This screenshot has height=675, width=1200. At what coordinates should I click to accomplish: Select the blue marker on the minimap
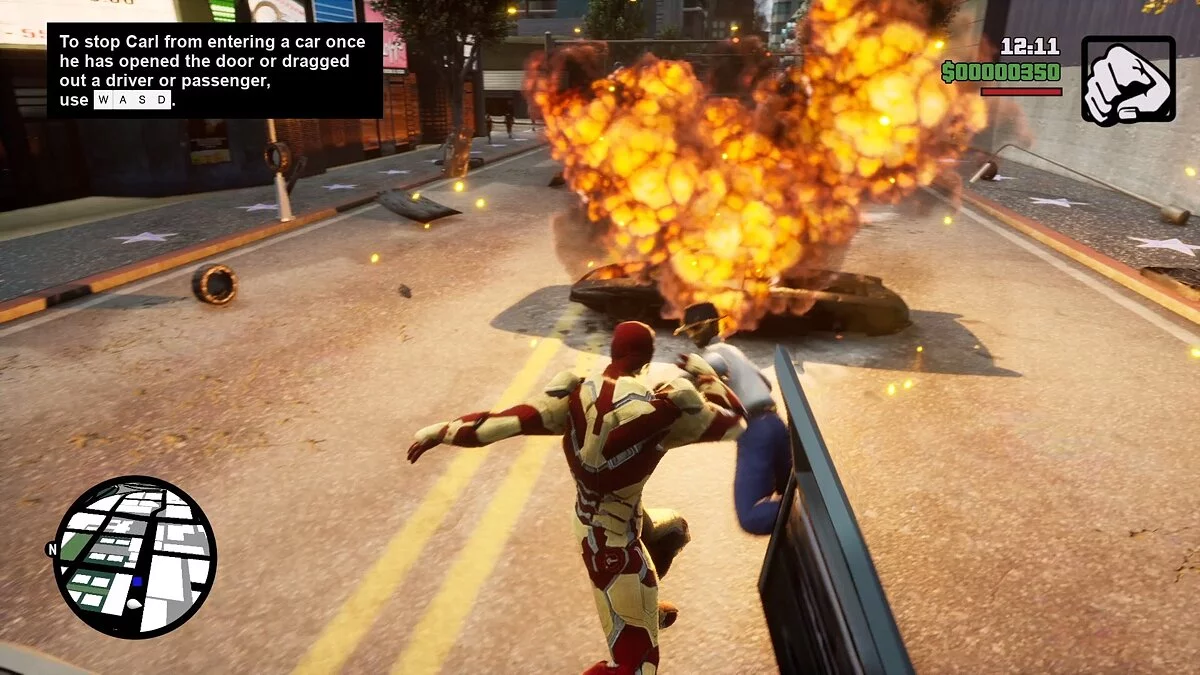[x=137, y=581]
